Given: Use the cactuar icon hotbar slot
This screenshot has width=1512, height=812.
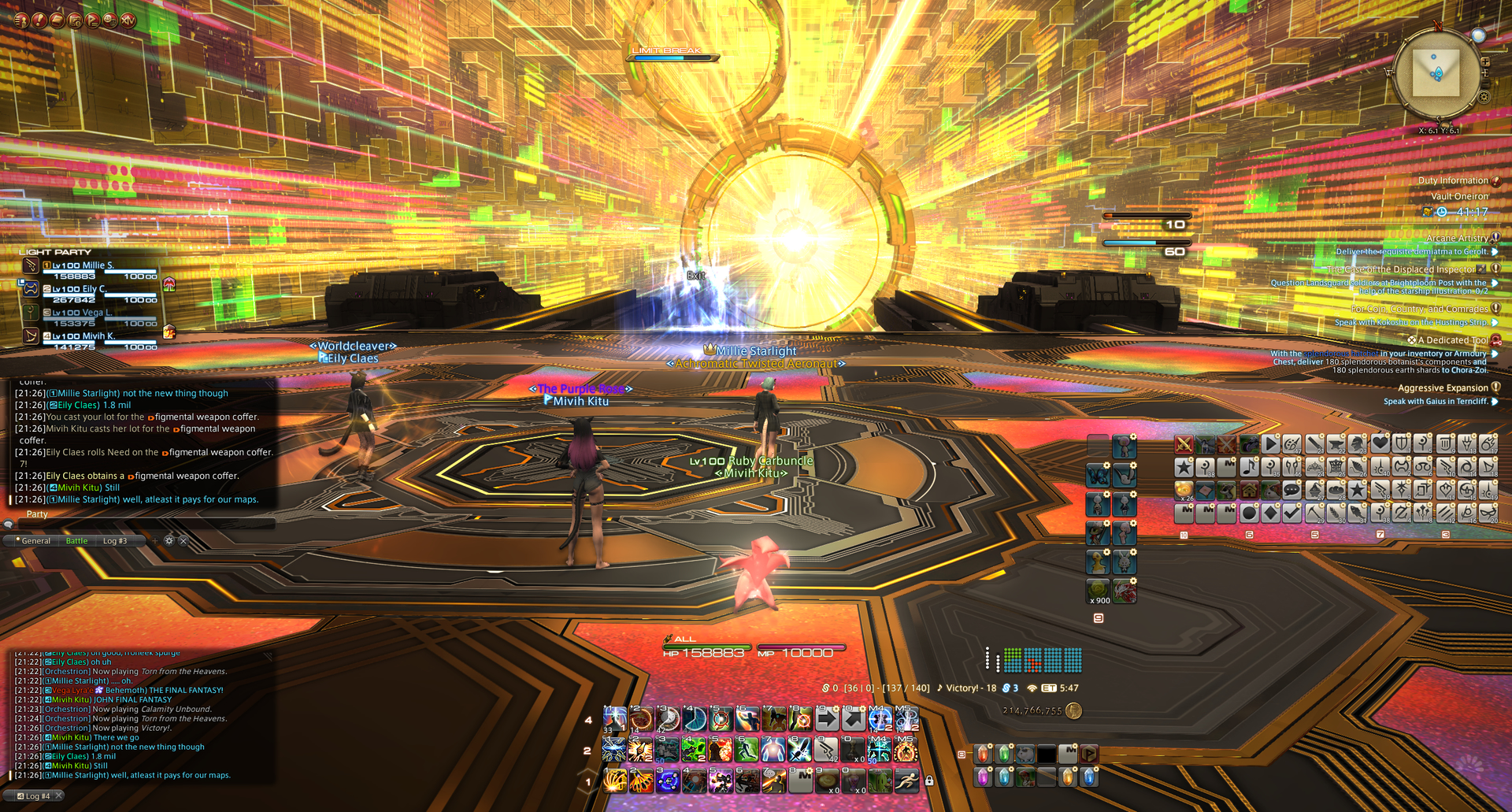Looking at the screenshot, I should pos(881,780).
